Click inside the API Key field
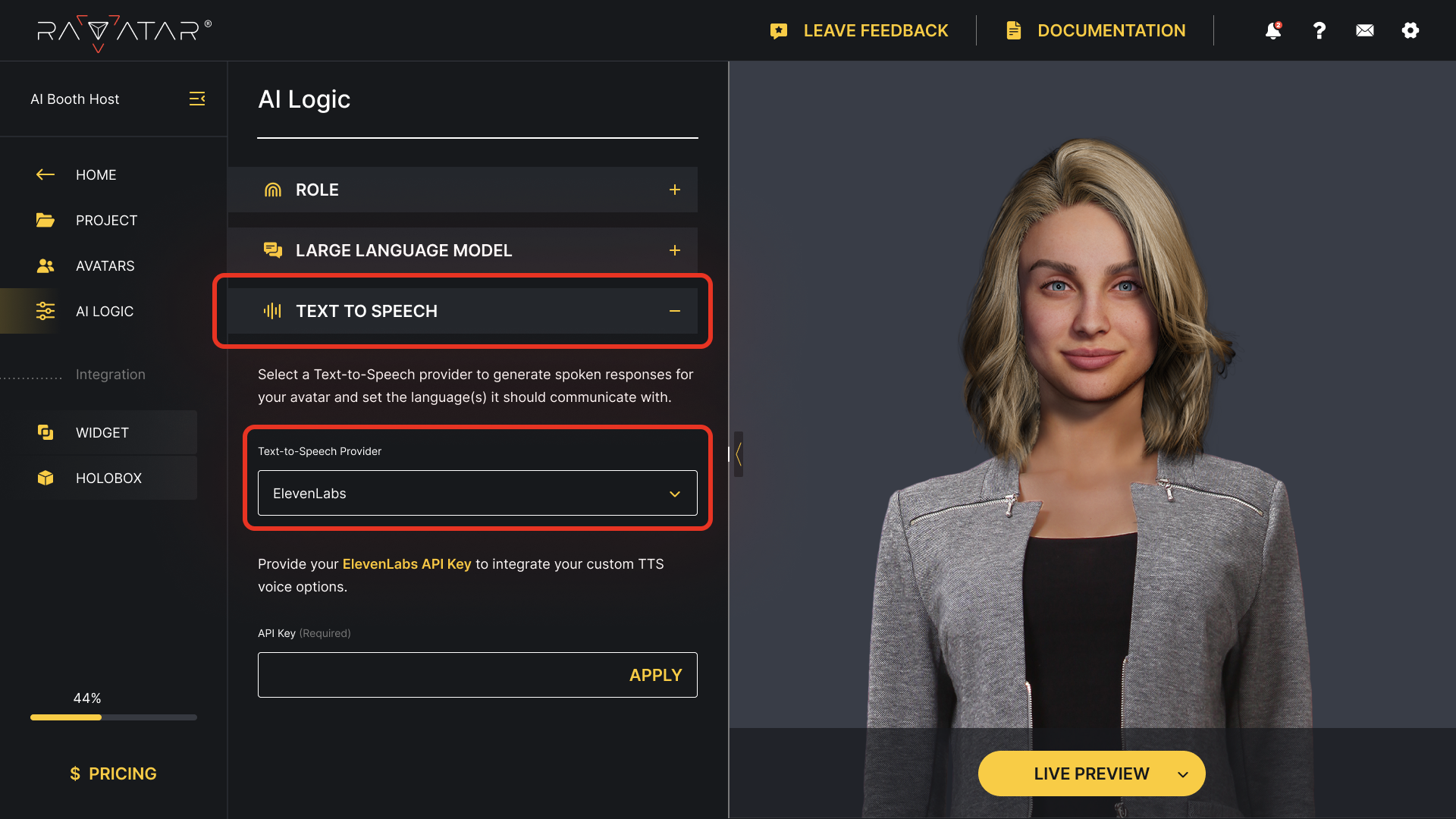Image resolution: width=1456 pixels, height=819 pixels. click(x=417, y=674)
